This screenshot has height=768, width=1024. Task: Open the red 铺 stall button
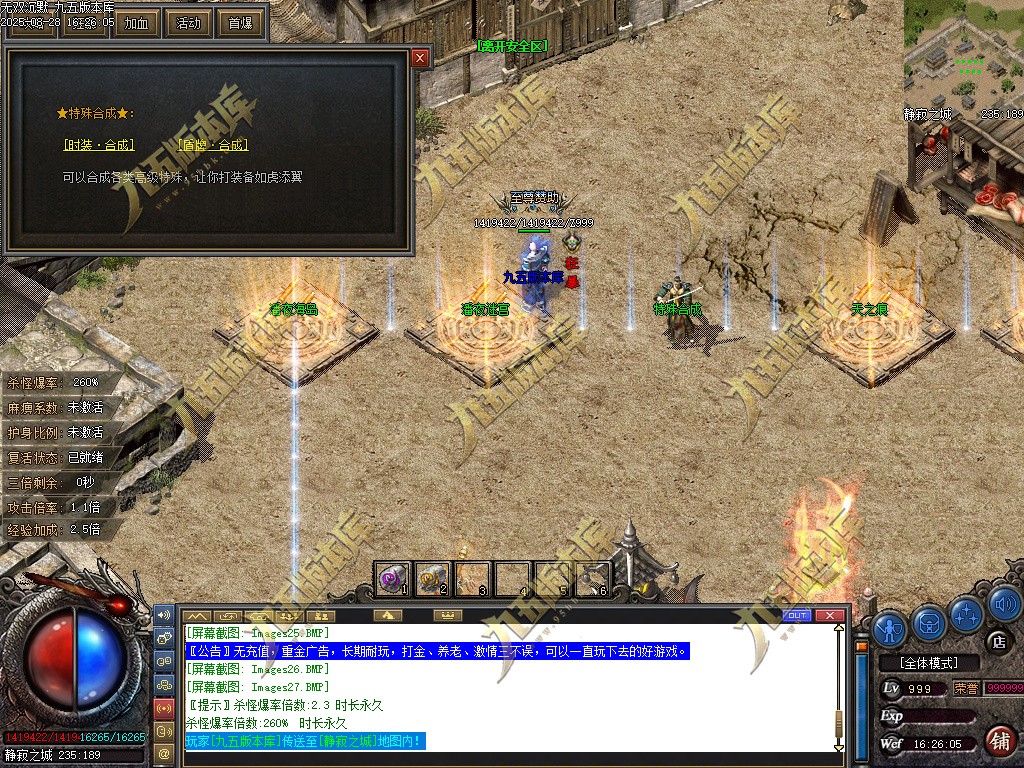click(998, 741)
